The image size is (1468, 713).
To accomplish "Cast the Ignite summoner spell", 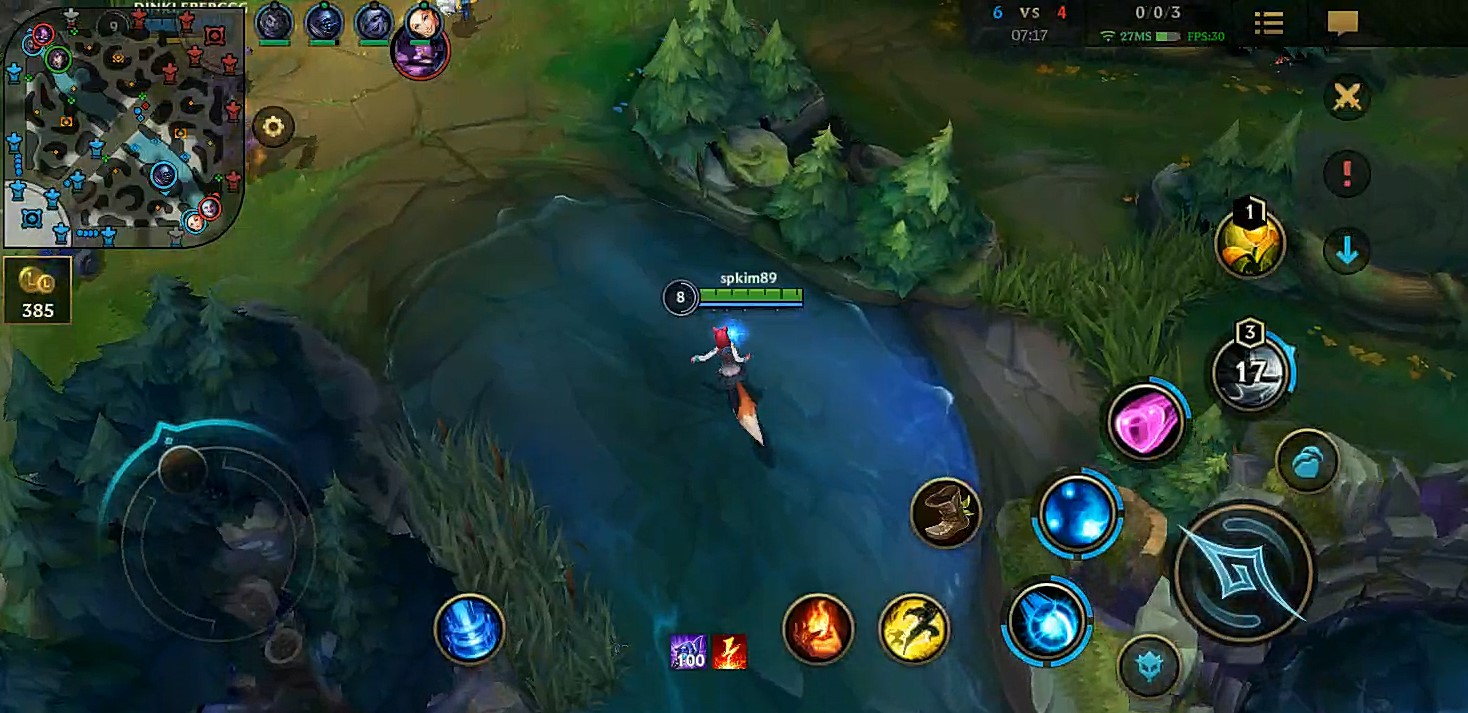I will tap(818, 629).
